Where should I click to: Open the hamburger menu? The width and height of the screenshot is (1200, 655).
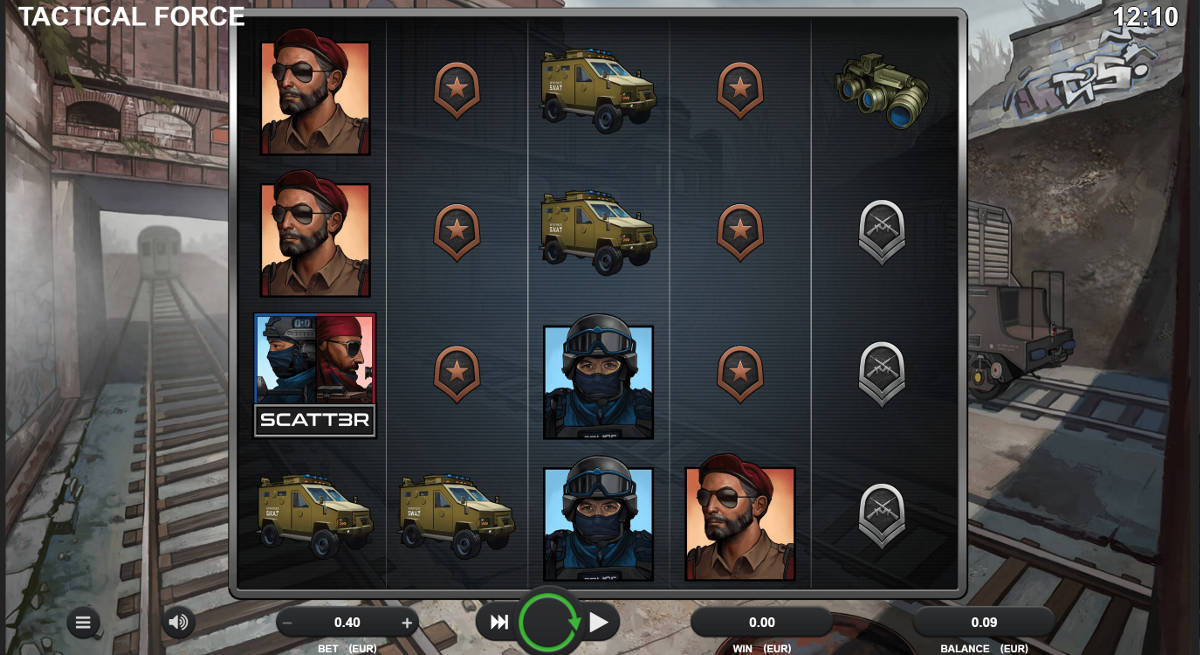[83, 623]
